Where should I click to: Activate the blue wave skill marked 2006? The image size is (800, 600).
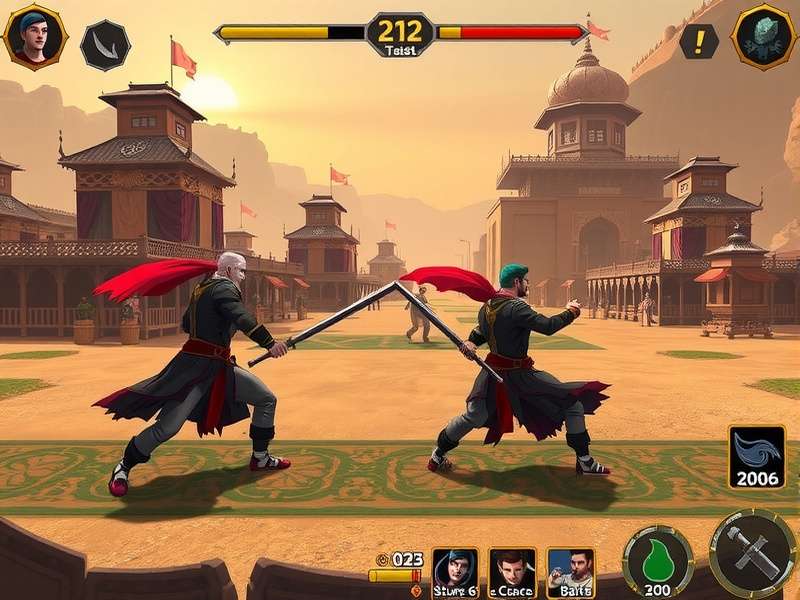757,457
